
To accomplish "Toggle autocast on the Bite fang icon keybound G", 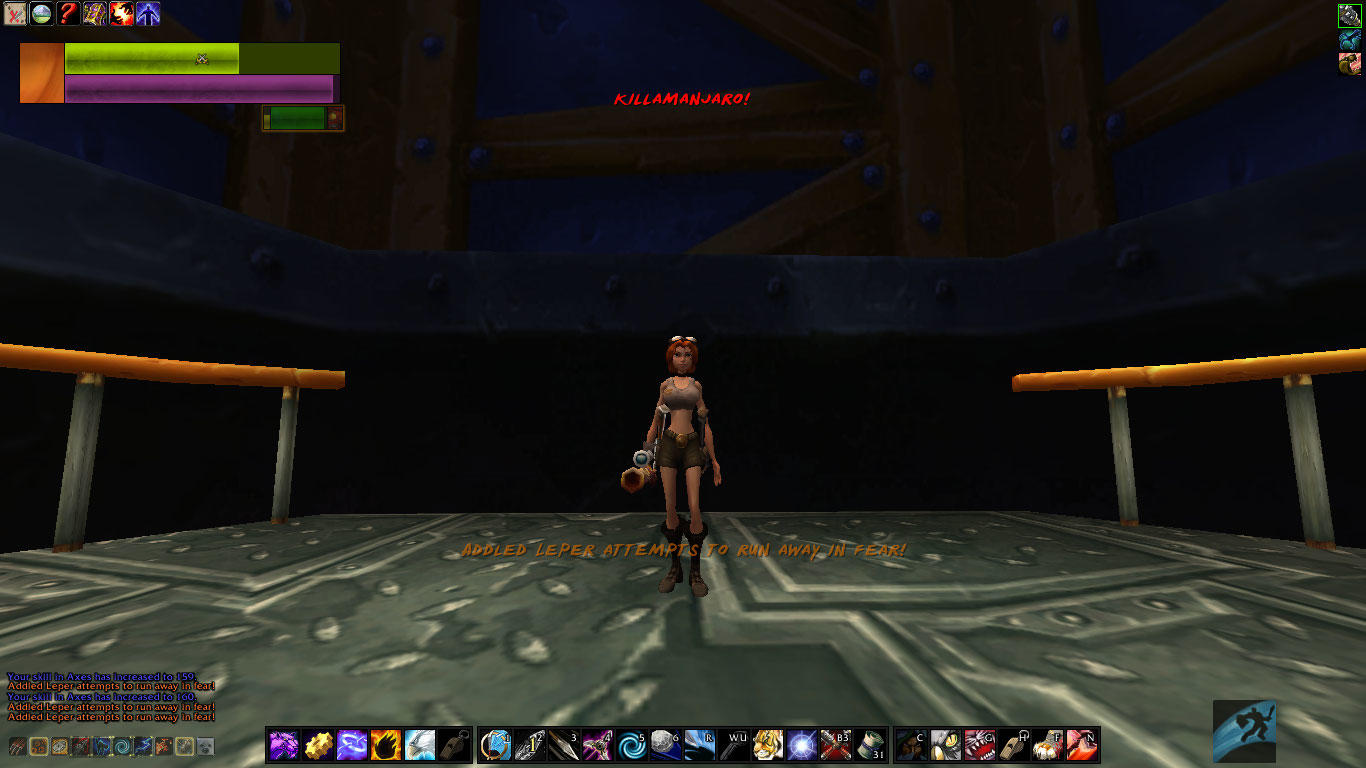I will click(982, 744).
